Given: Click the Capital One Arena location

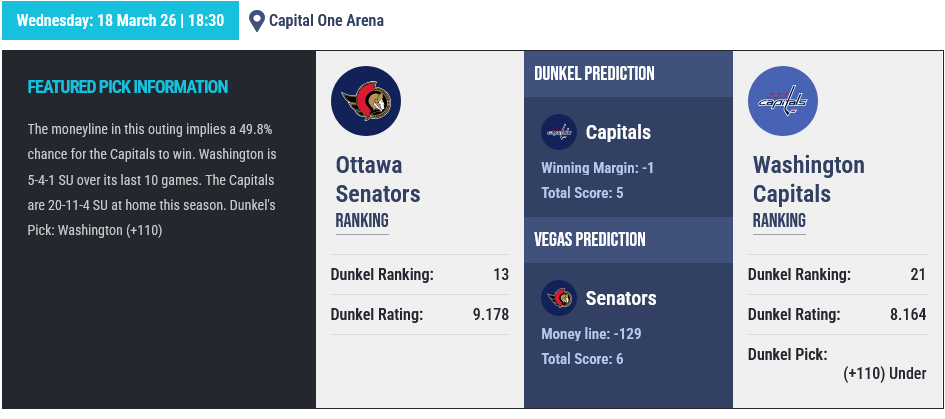Looking at the screenshot, I should click(x=326, y=20).
